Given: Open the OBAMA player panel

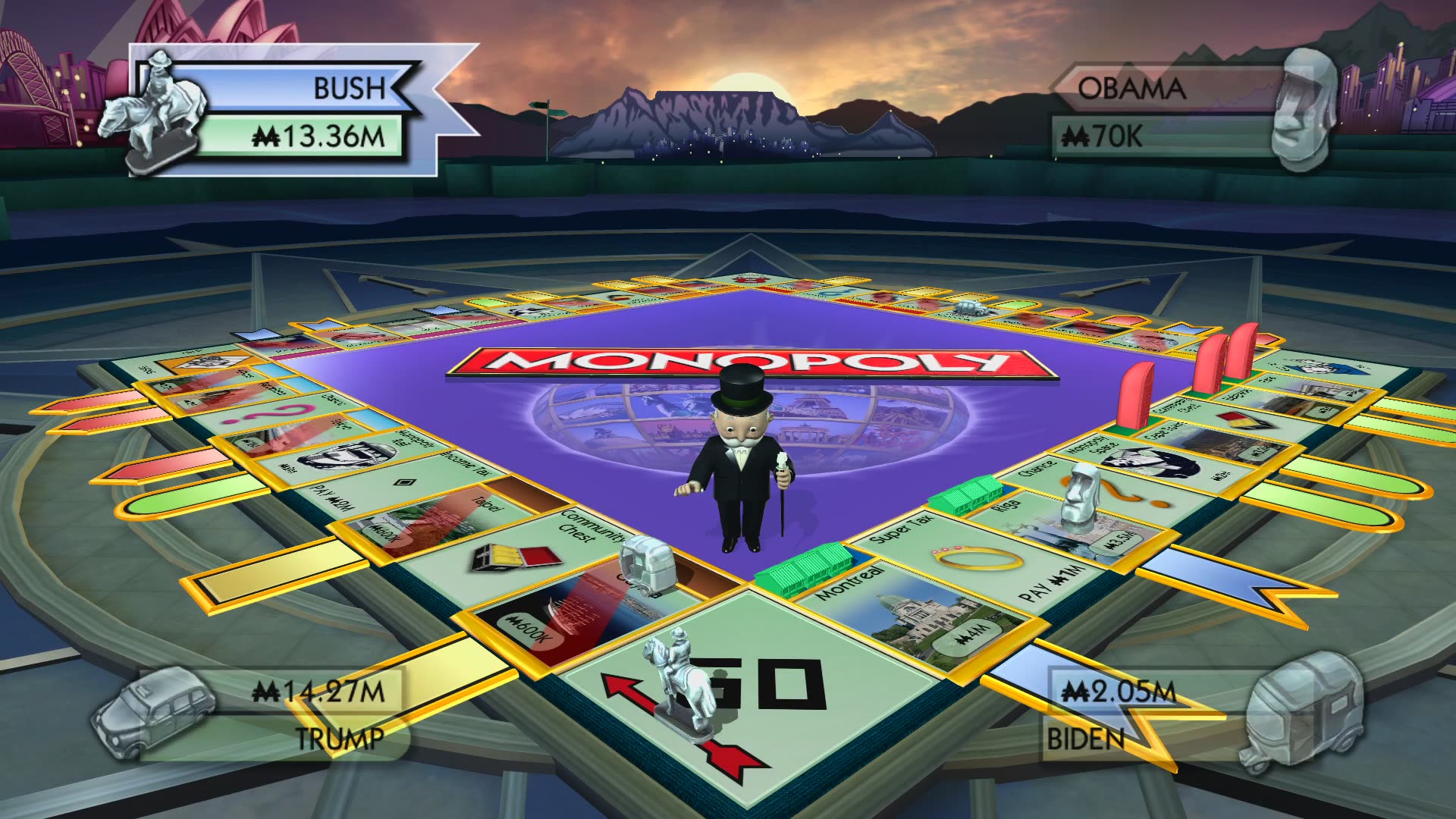Looking at the screenshot, I should [1134, 87].
